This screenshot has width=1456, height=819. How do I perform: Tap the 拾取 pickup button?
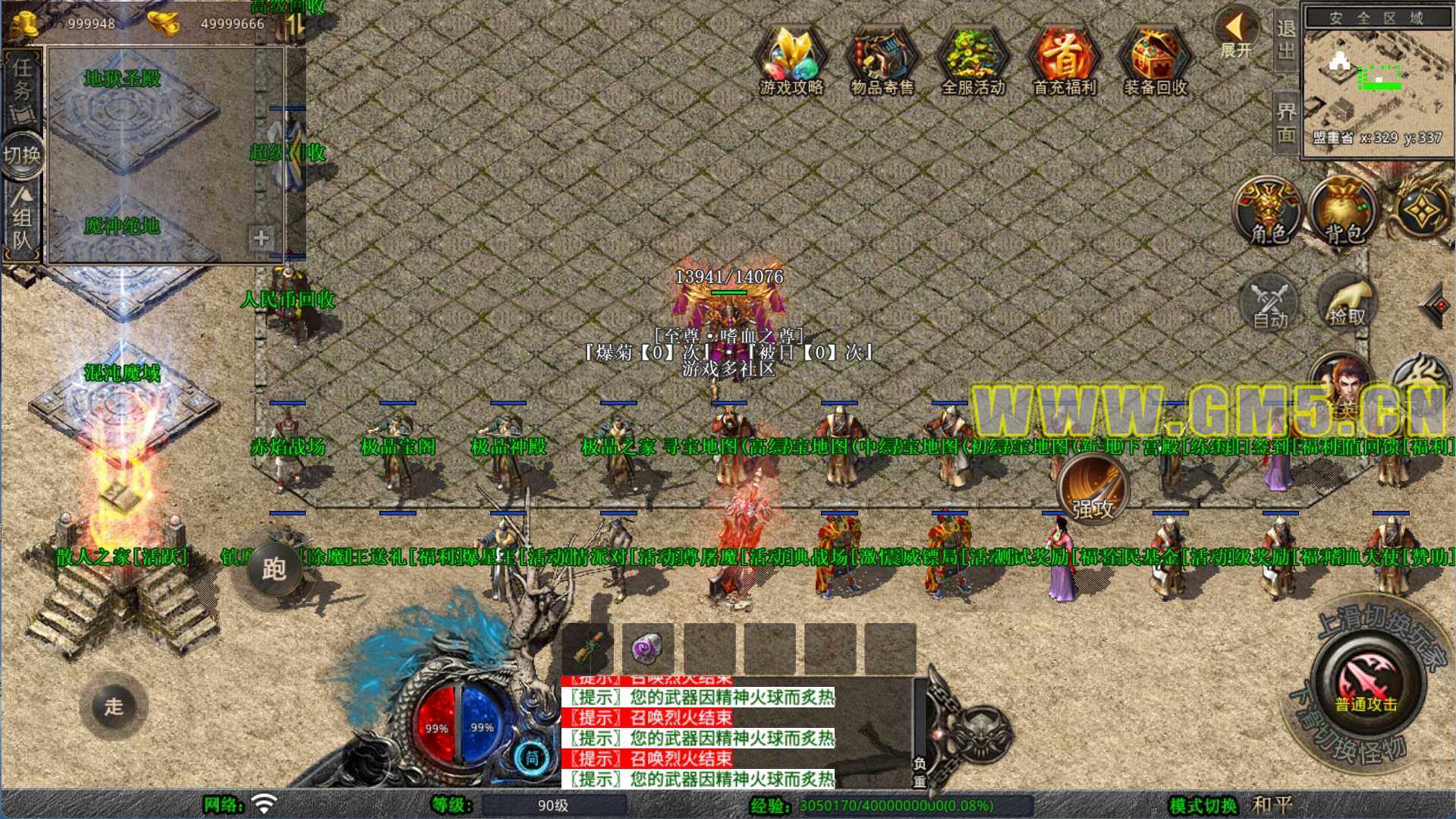pos(1346,304)
